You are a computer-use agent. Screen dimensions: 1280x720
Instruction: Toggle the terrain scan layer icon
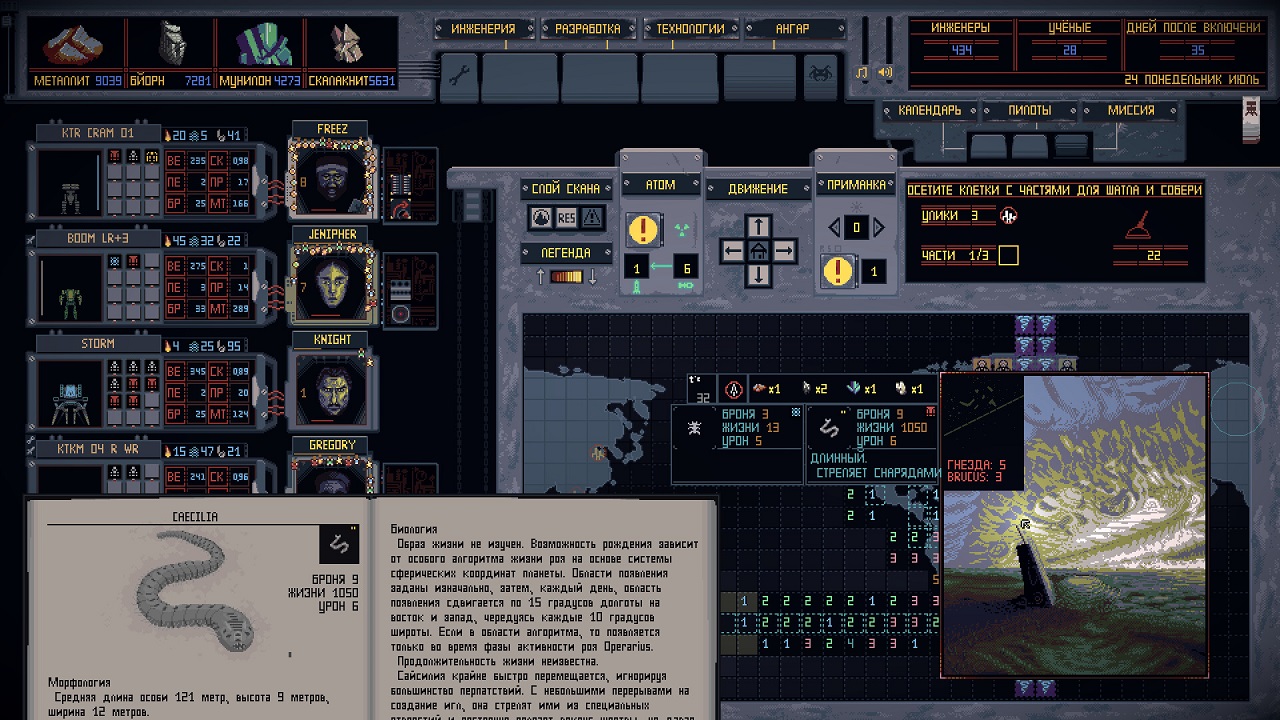click(x=540, y=218)
